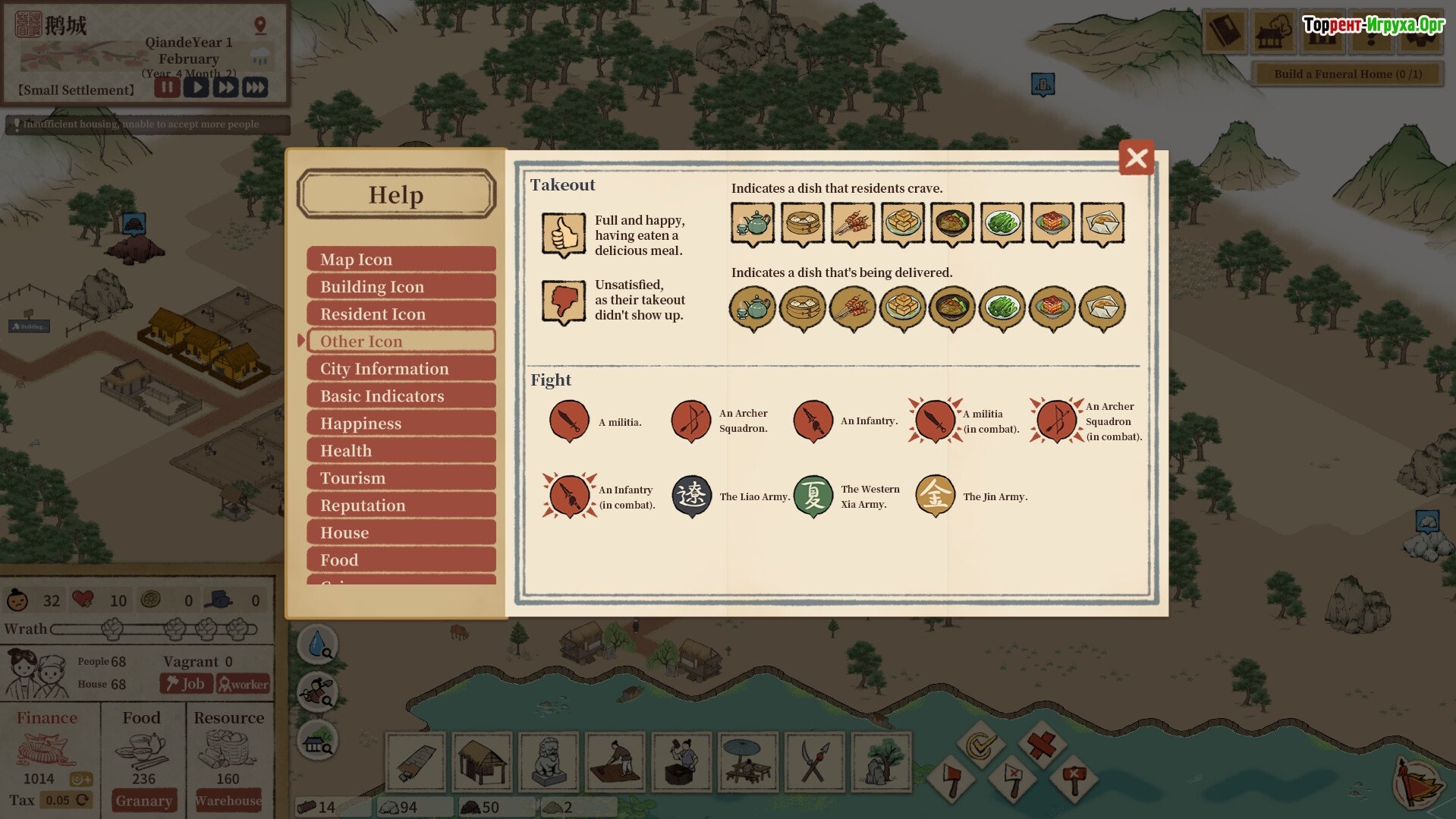This screenshot has width=1456, height=819.
Task: Select the thatched house build category
Action: pos(482,761)
